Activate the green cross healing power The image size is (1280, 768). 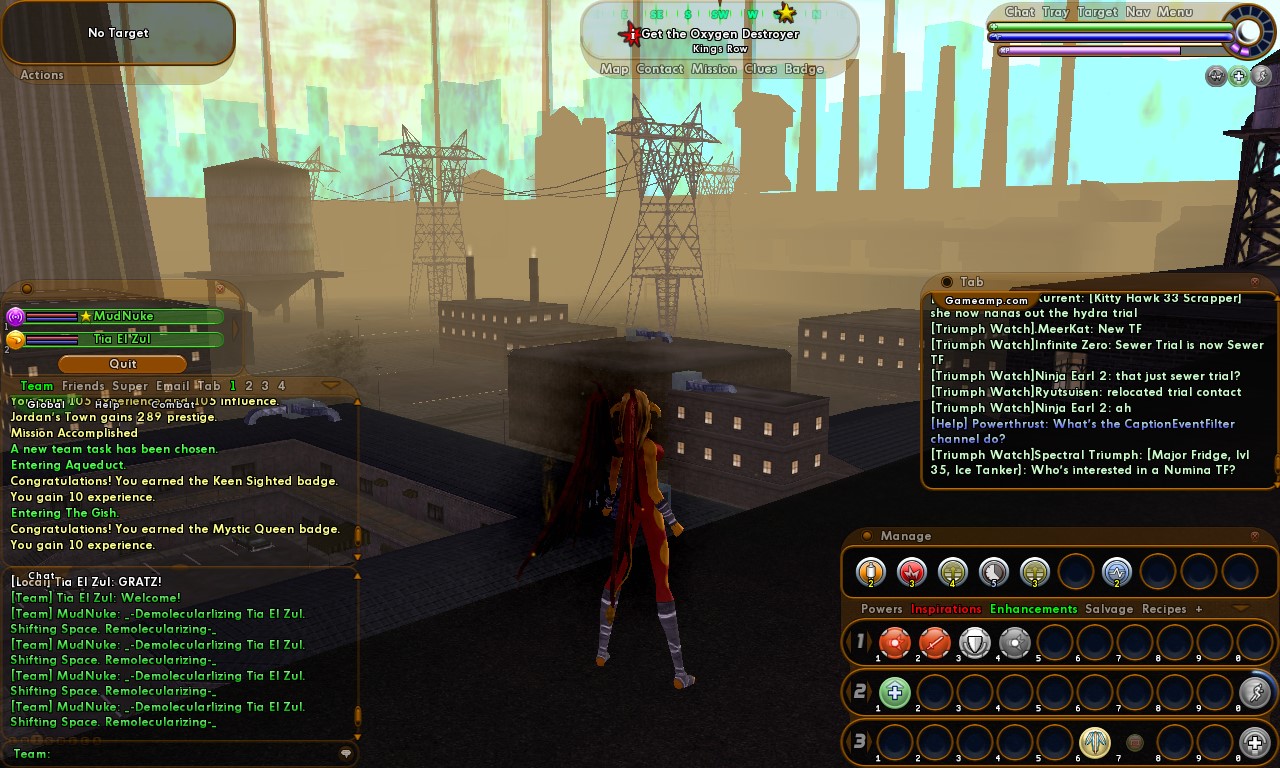pyautogui.click(x=894, y=691)
